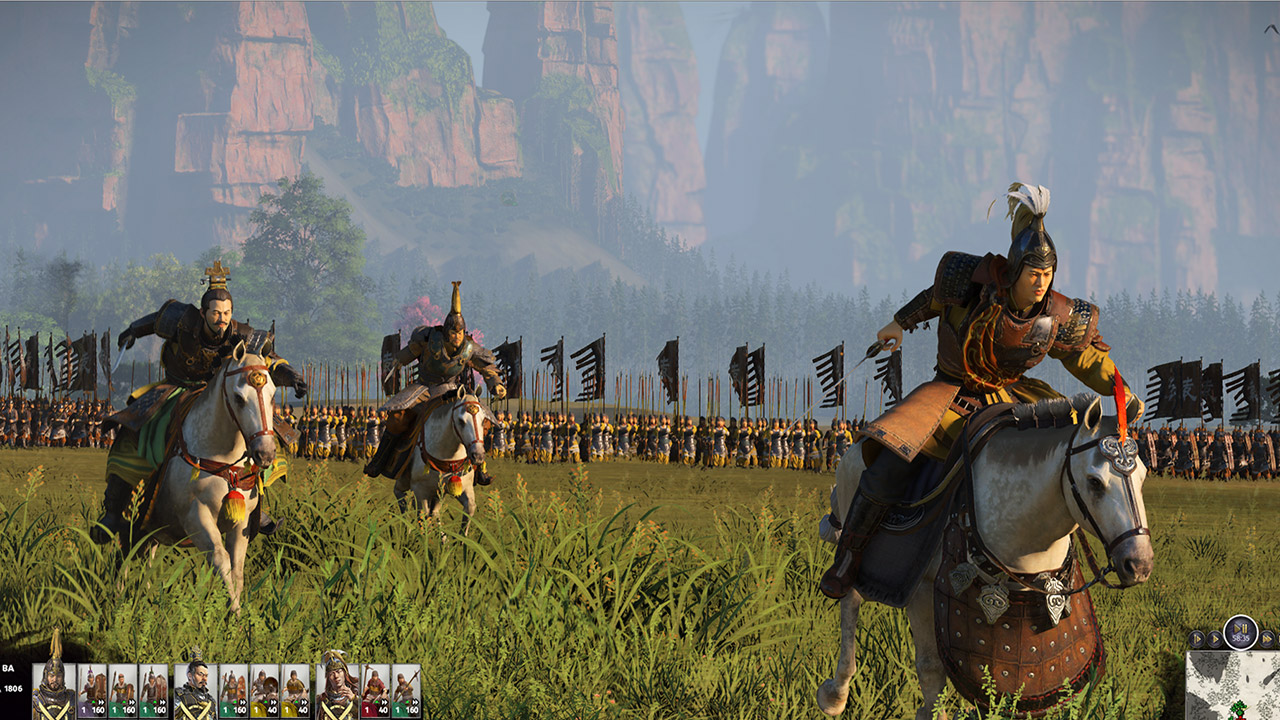The image size is (1280, 720).
Task: Set battle speed to slow motion
Action: pyautogui.click(x=1196, y=639)
